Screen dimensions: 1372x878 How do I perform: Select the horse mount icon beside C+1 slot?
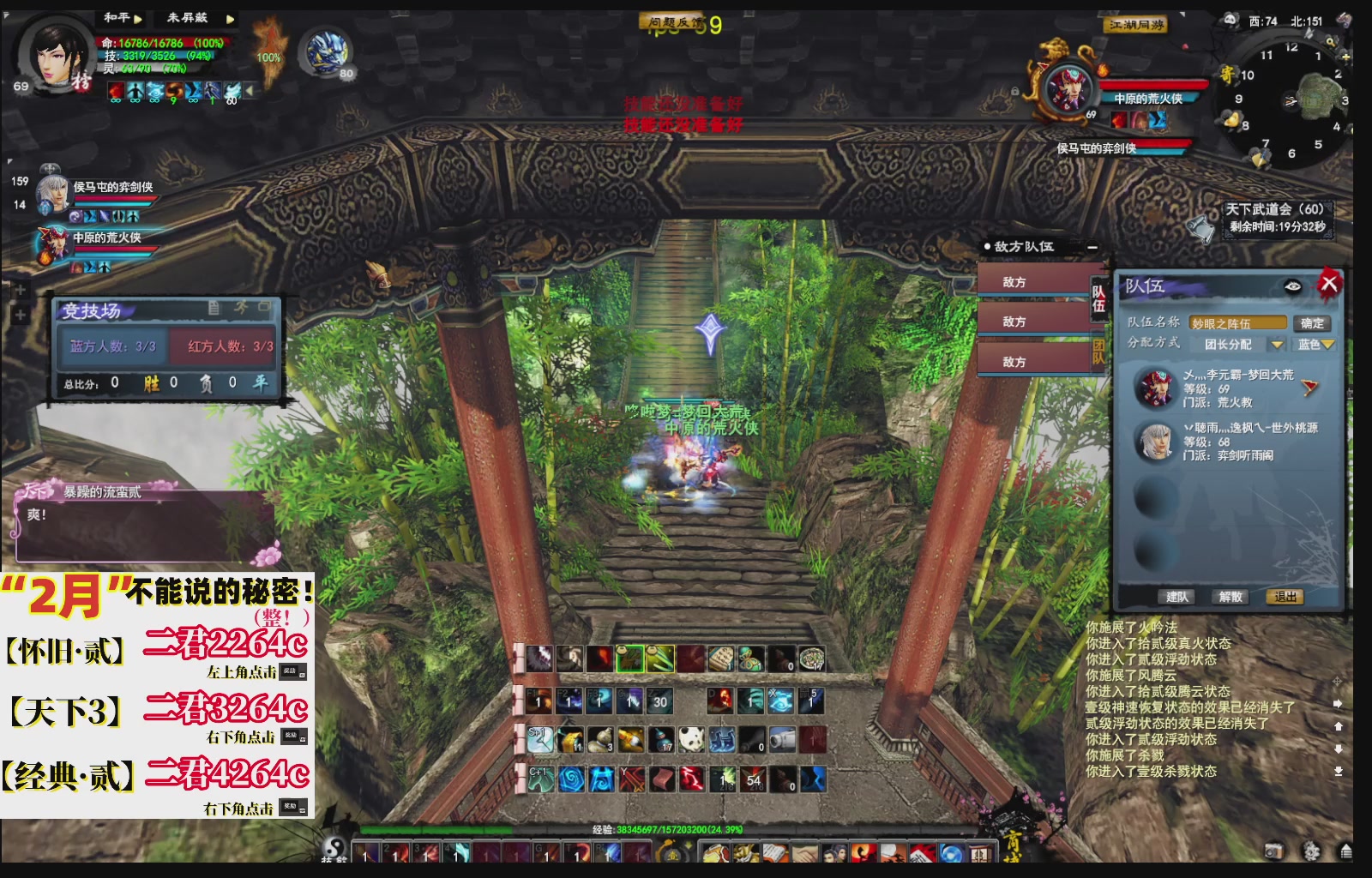pyautogui.click(x=541, y=780)
